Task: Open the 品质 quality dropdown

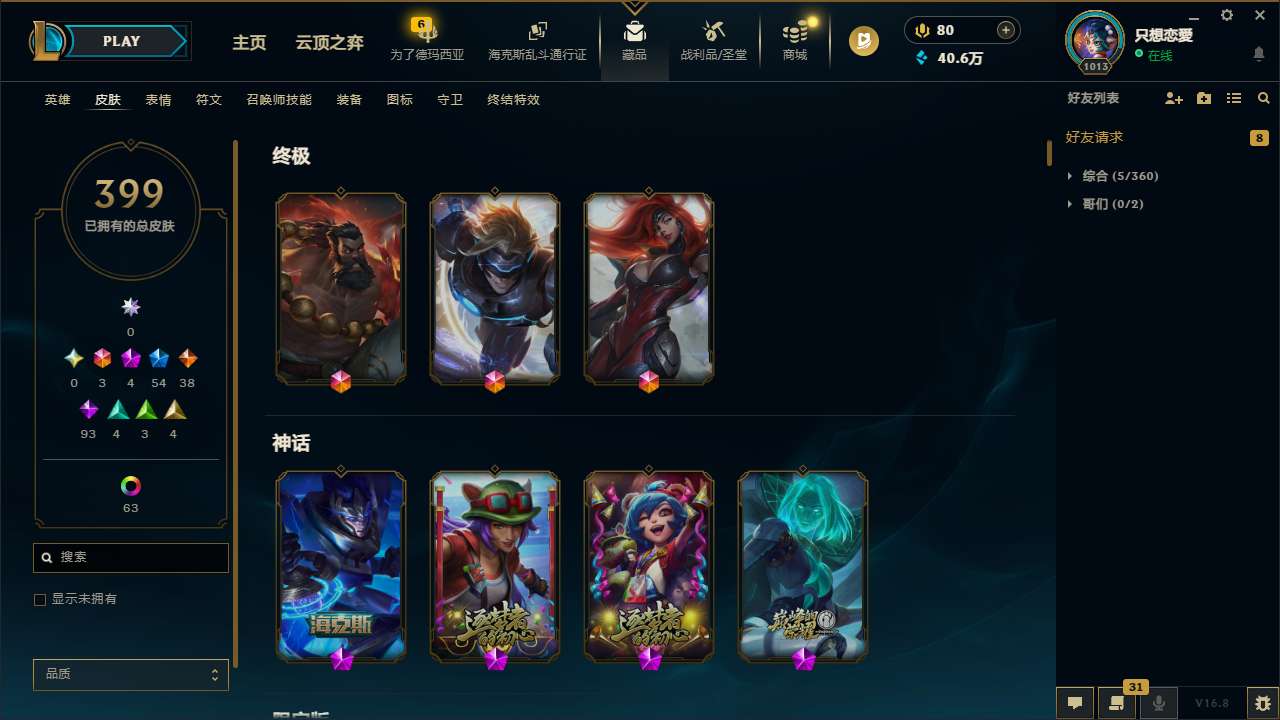Action: pos(130,674)
